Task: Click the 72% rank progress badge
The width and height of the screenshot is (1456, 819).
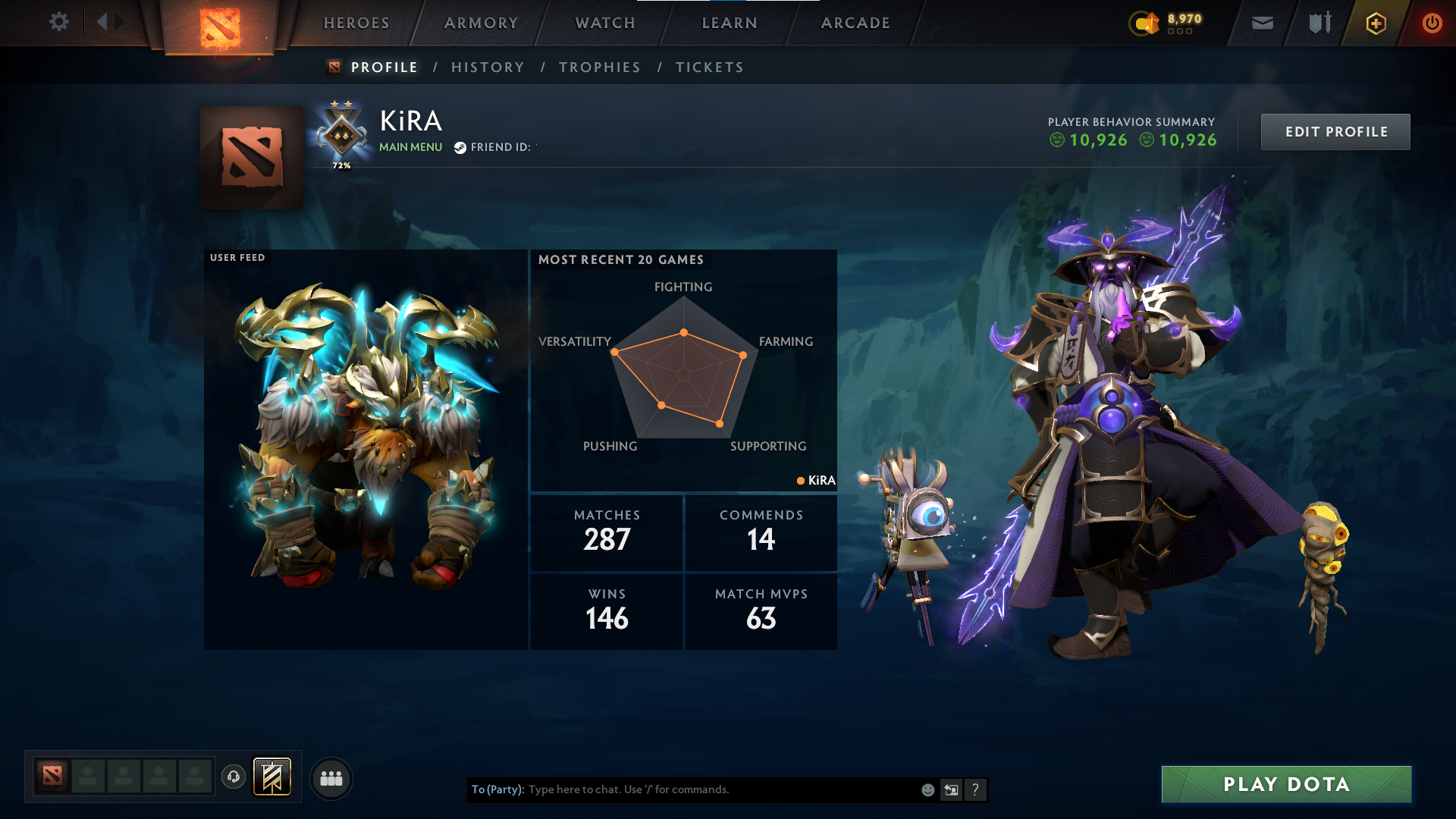Action: (x=340, y=137)
